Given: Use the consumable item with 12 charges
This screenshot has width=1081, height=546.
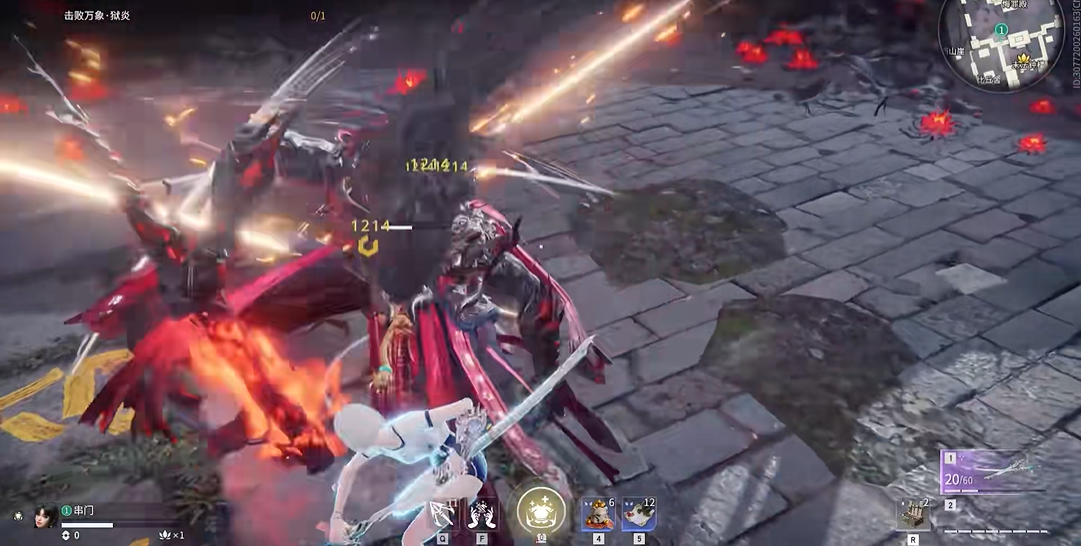Looking at the screenshot, I should click(x=637, y=515).
